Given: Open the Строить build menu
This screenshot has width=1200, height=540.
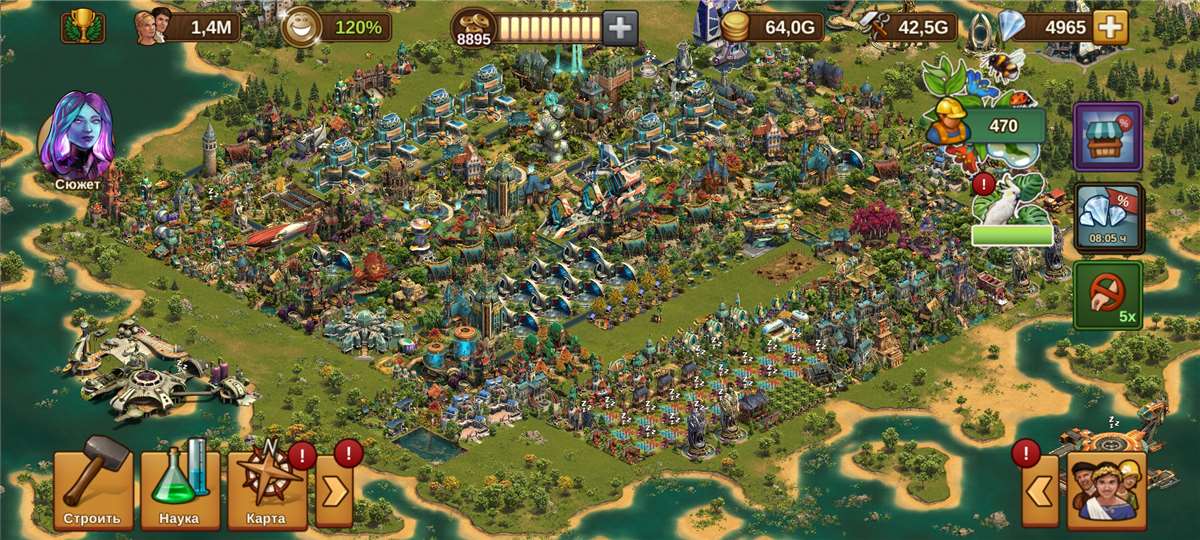Looking at the screenshot, I should [92, 489].
